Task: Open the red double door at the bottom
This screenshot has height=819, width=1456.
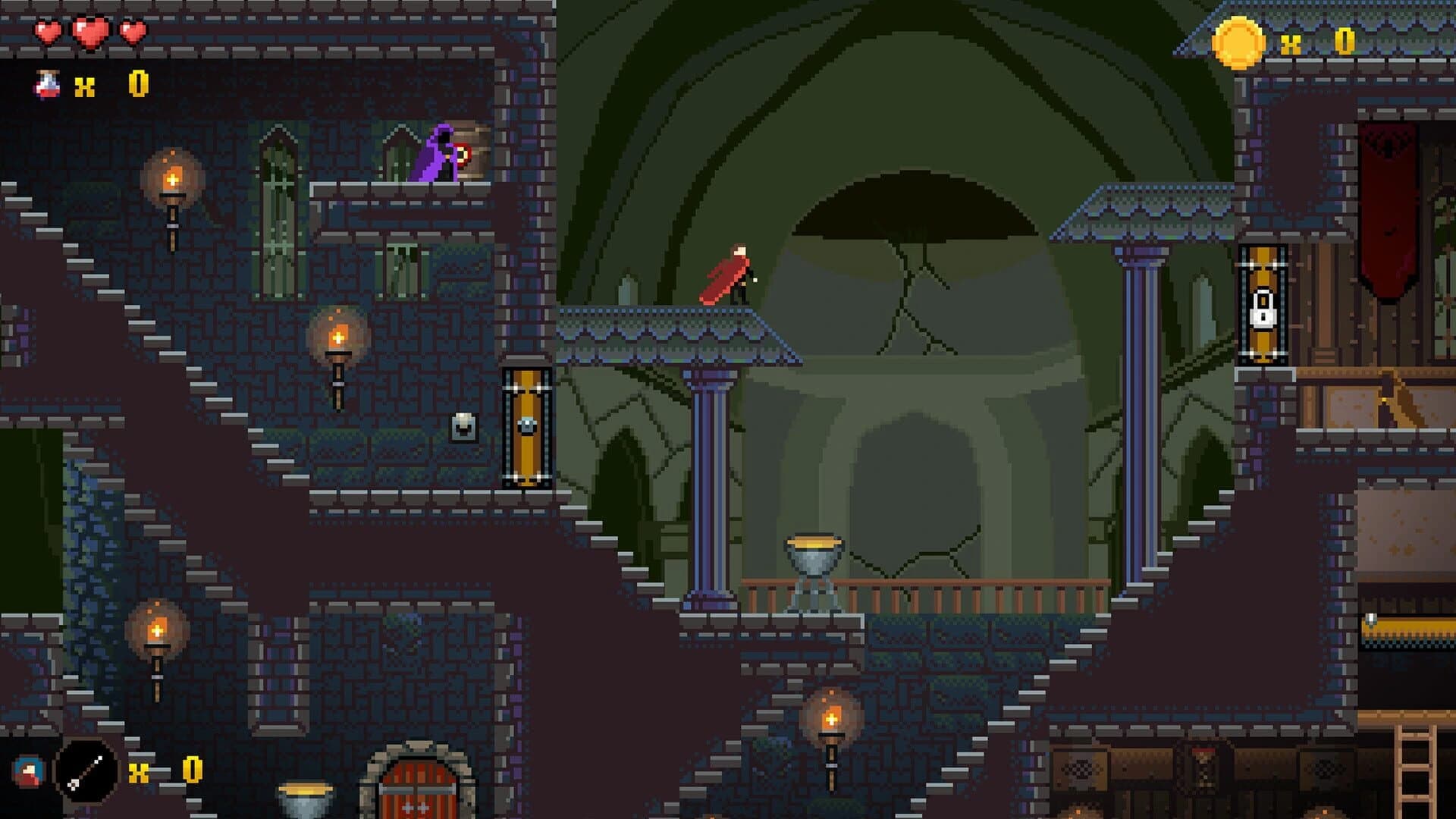Action: 418,789
